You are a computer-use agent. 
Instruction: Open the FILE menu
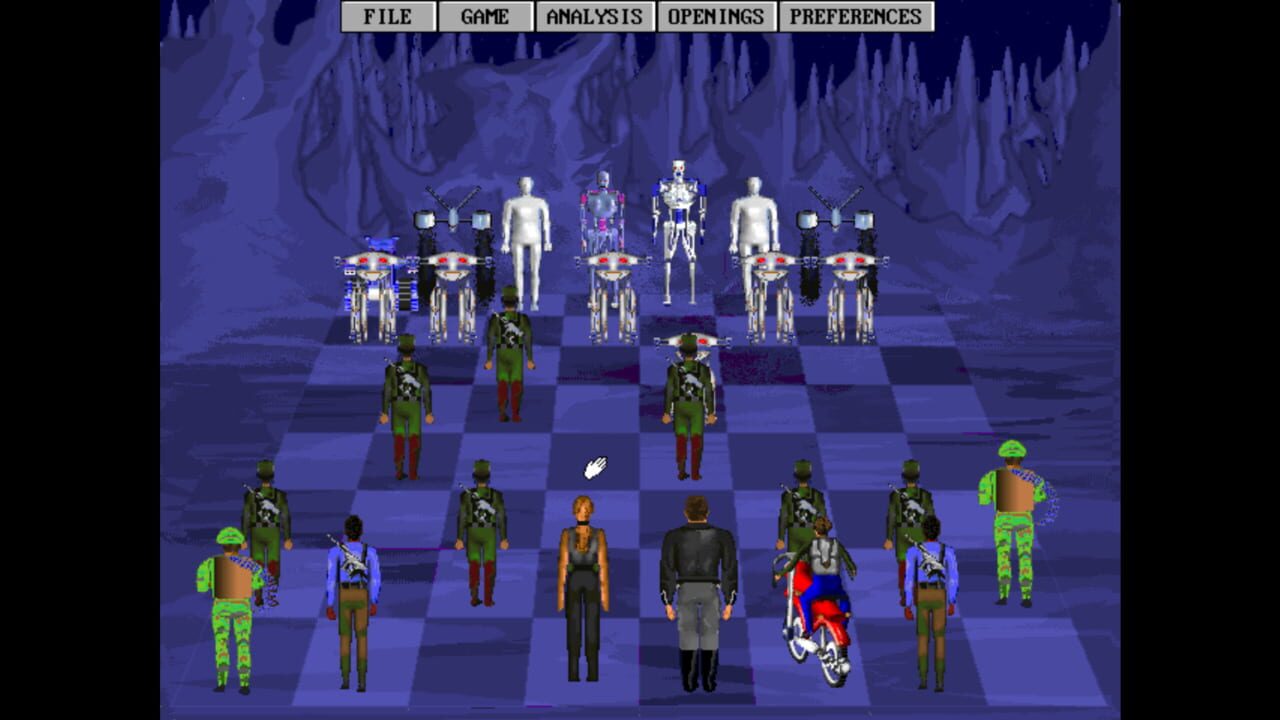(x=388, y=16)
